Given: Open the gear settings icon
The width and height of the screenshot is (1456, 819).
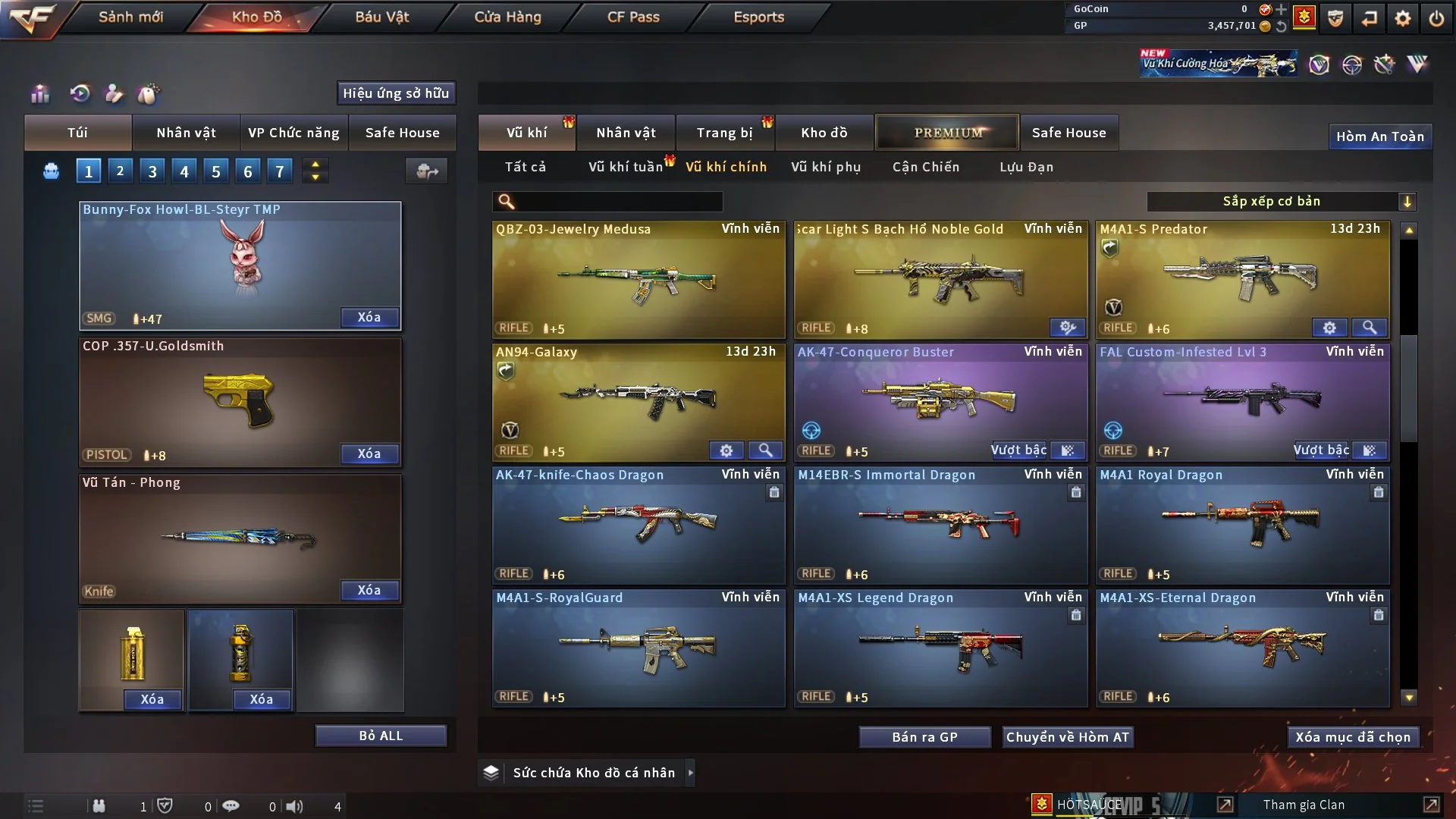Looking at the screenshot, I should 1402,18.
